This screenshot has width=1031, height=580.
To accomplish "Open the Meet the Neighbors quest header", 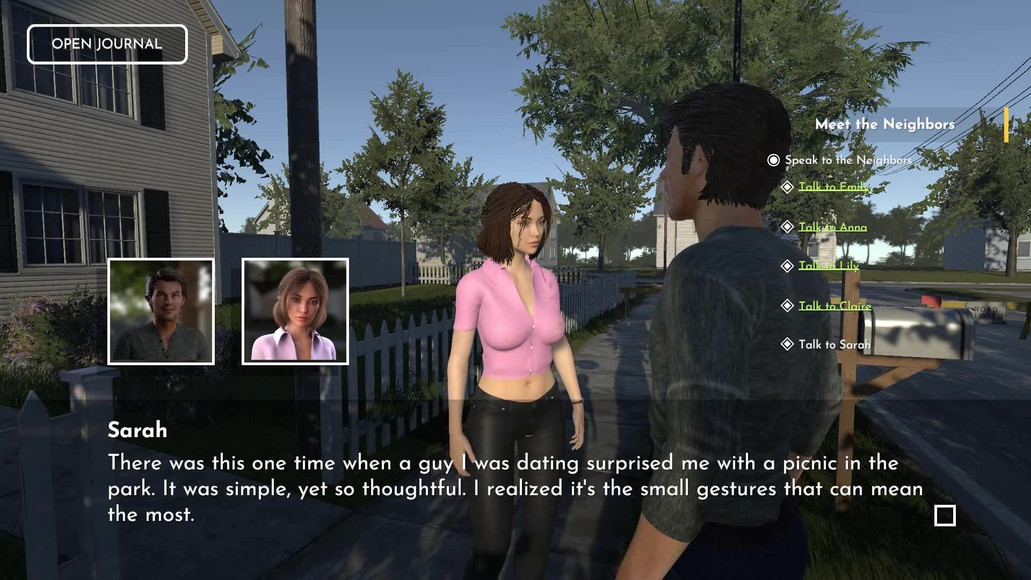I will pos(884,124).
